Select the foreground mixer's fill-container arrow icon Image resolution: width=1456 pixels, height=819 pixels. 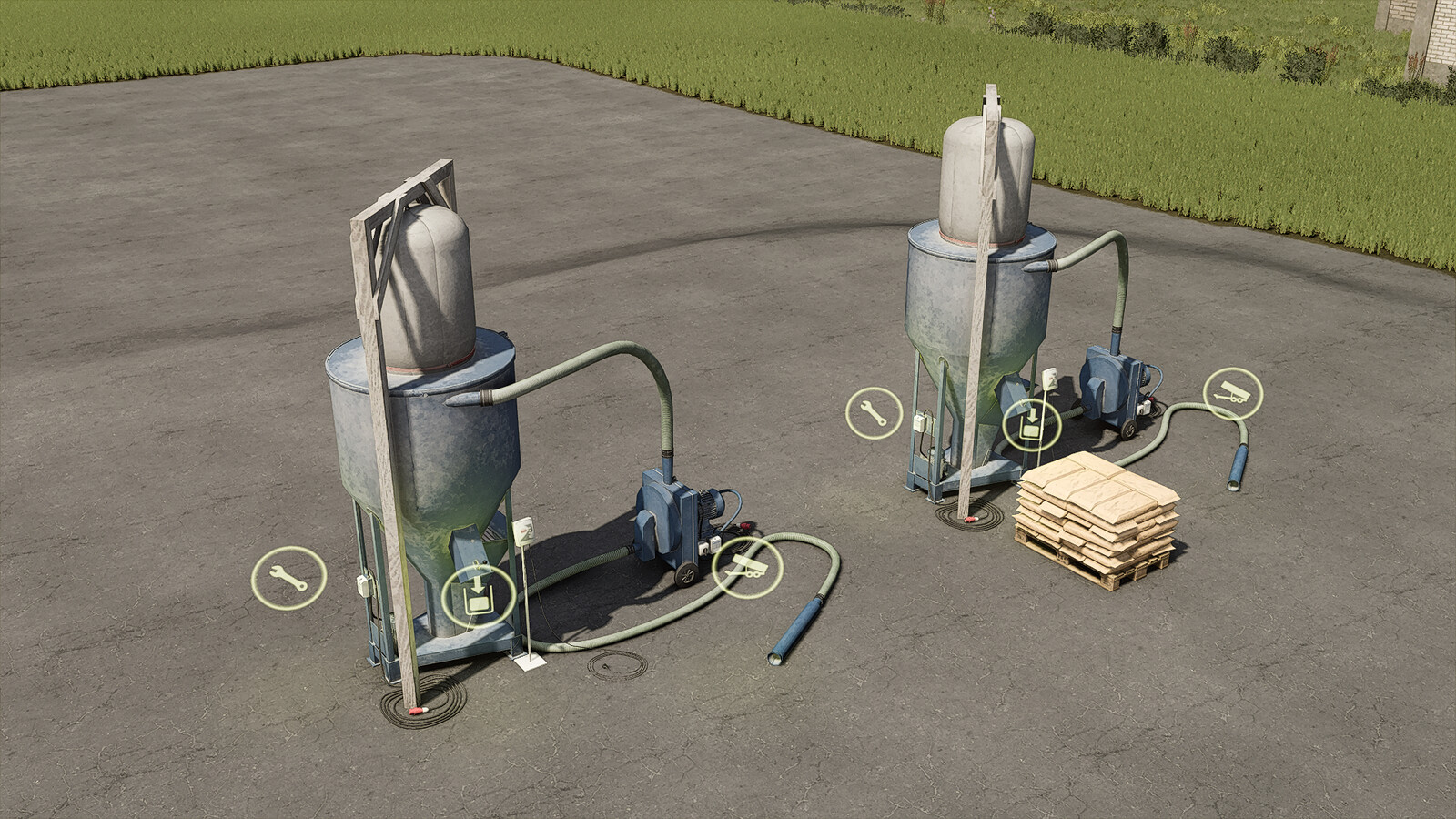coord(478,596)
